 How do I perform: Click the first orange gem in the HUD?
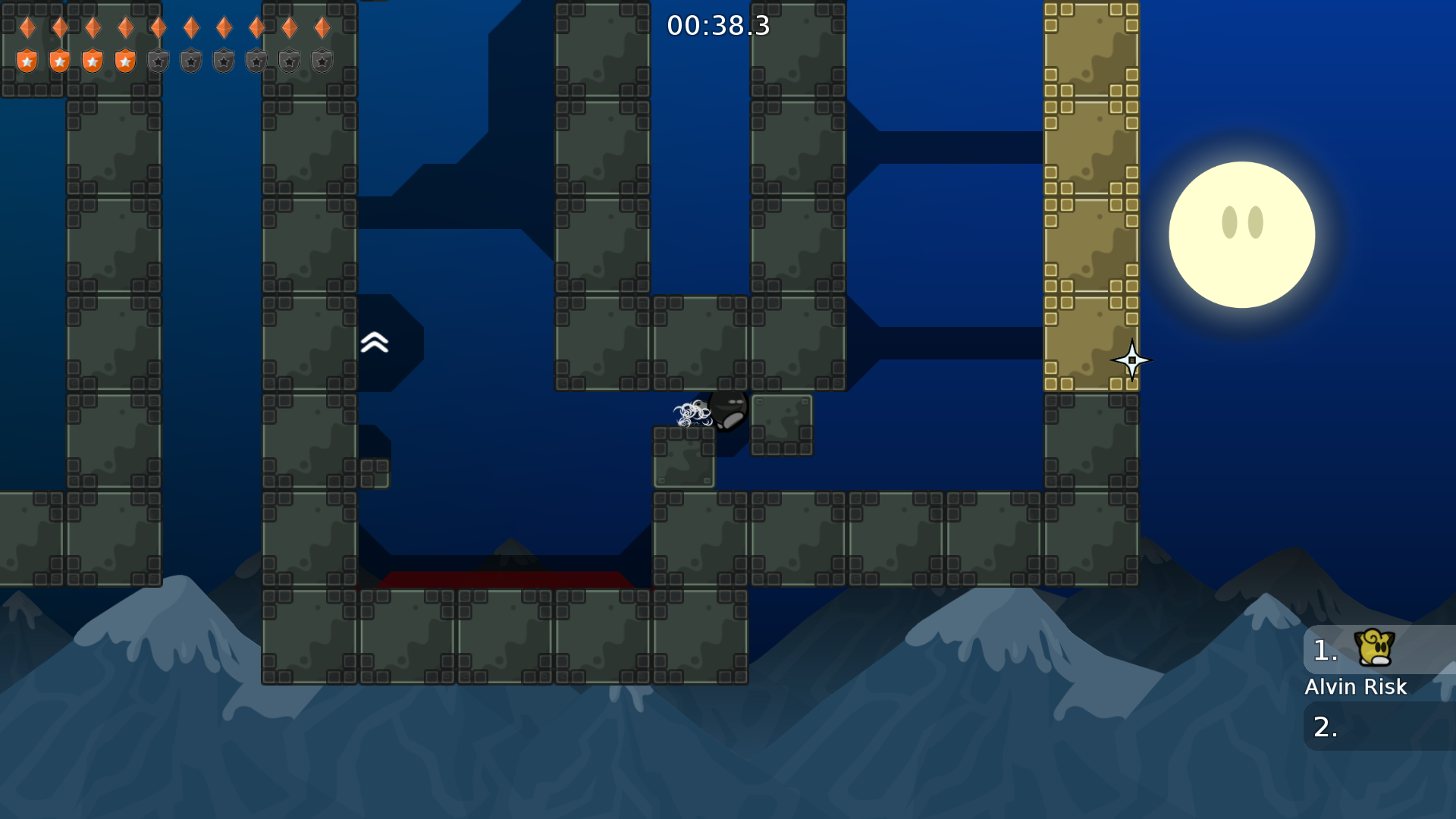coord(27,27)
